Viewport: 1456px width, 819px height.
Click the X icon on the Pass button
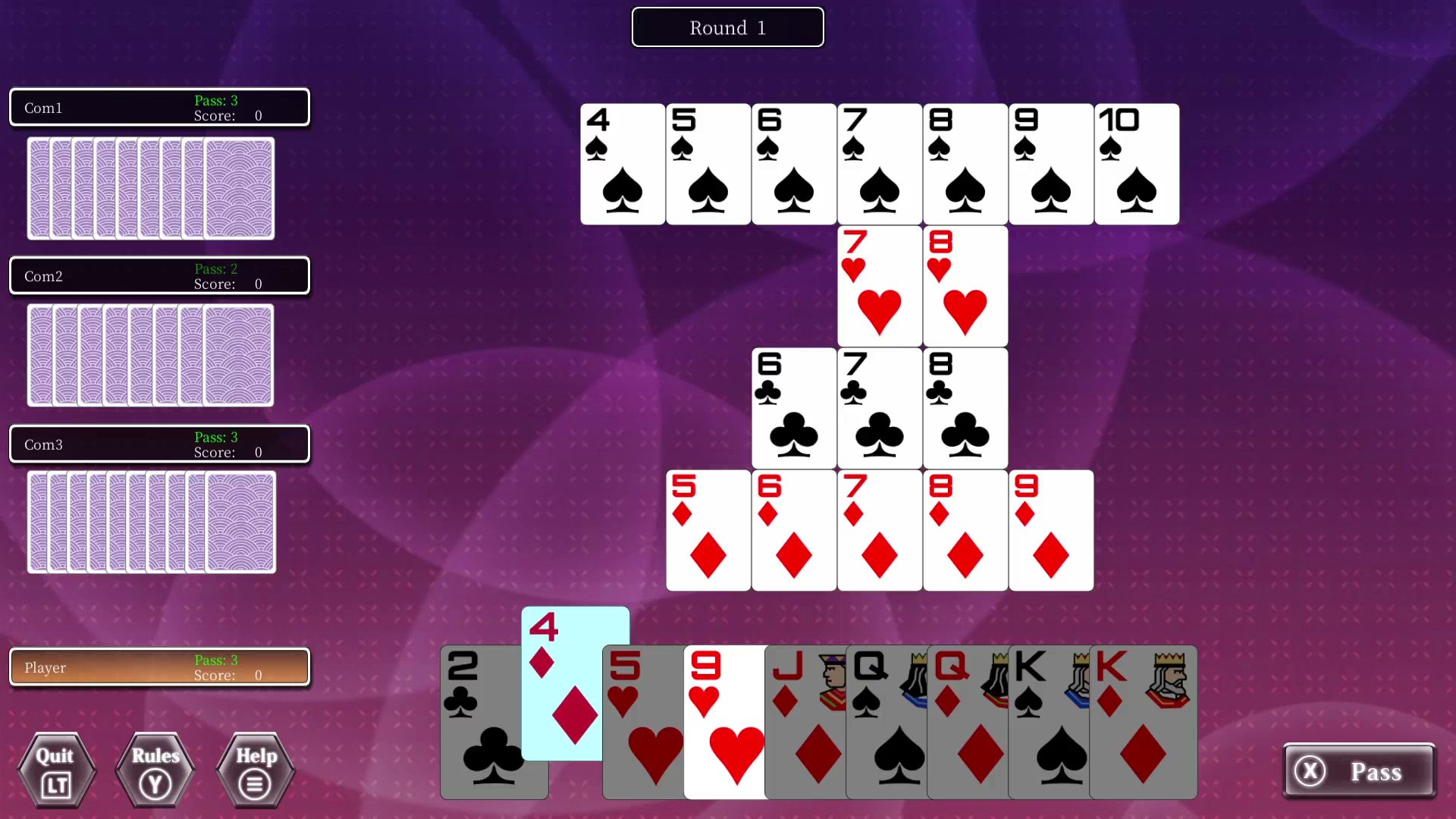pyautogui.click(x=1311, y=771)
